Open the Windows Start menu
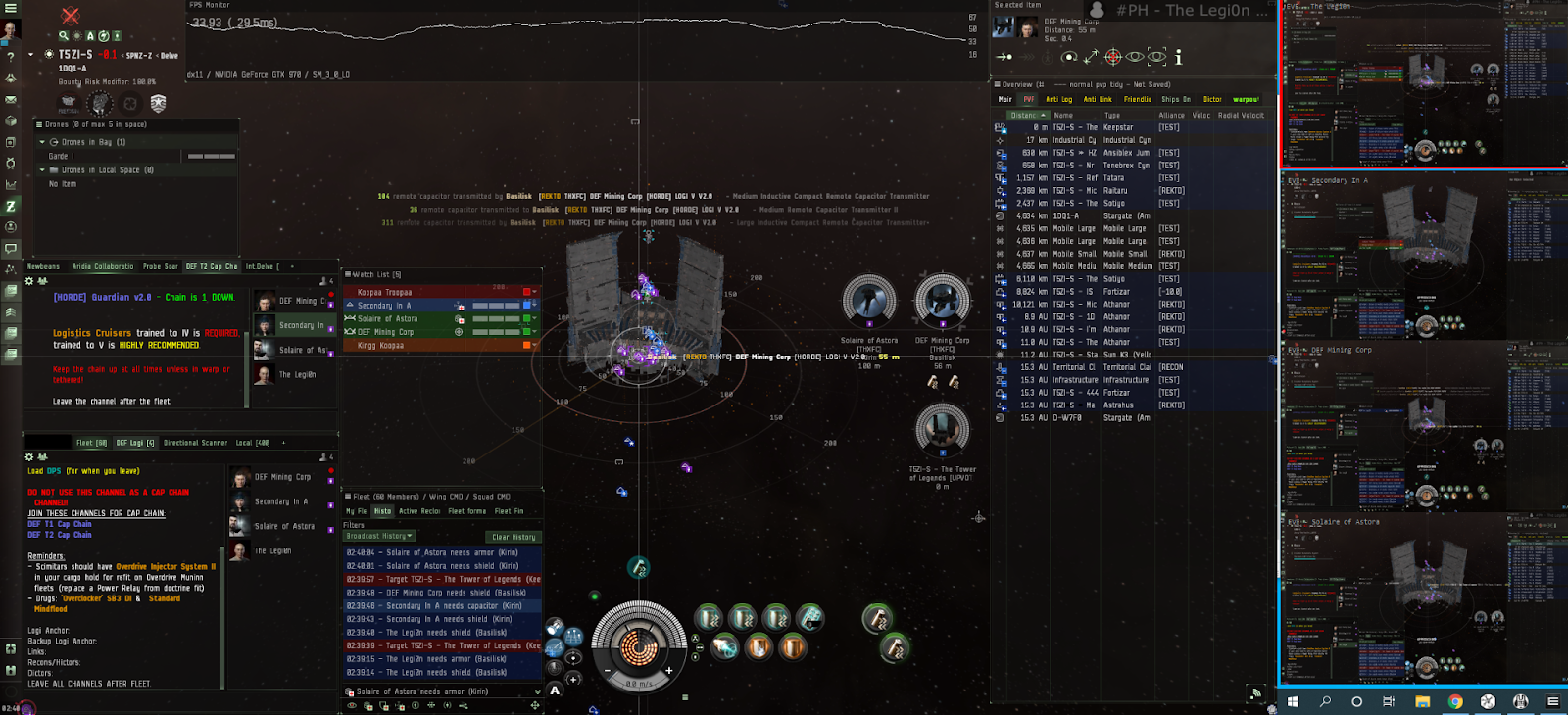This screenshot has width=1568, height=715. pyautogui.click(x=1293, y=701)
